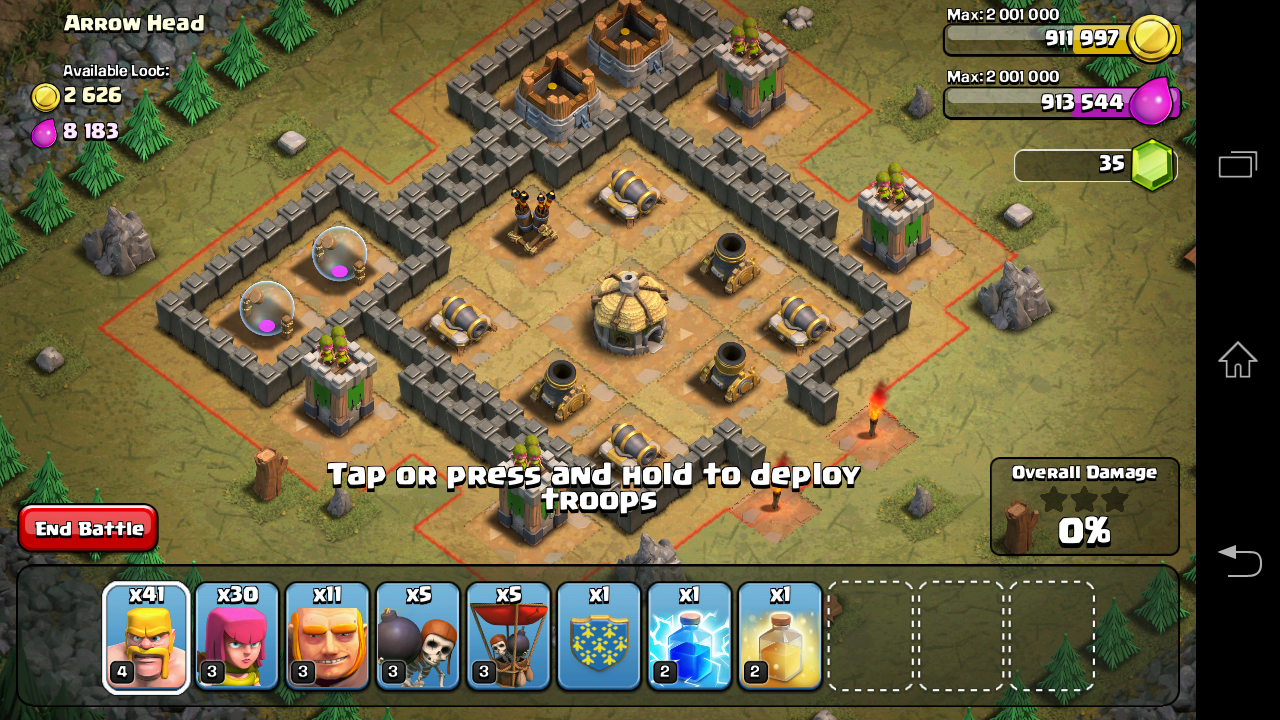Select the Barbarian troop card

pyautogui.click(x=146, y=637)
